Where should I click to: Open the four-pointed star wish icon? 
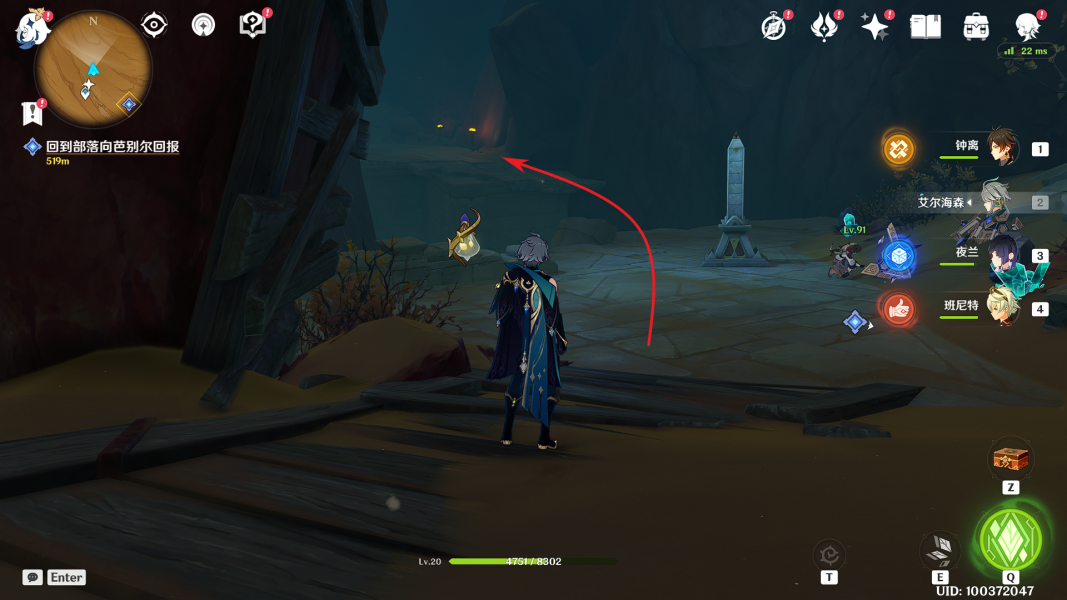875,27
